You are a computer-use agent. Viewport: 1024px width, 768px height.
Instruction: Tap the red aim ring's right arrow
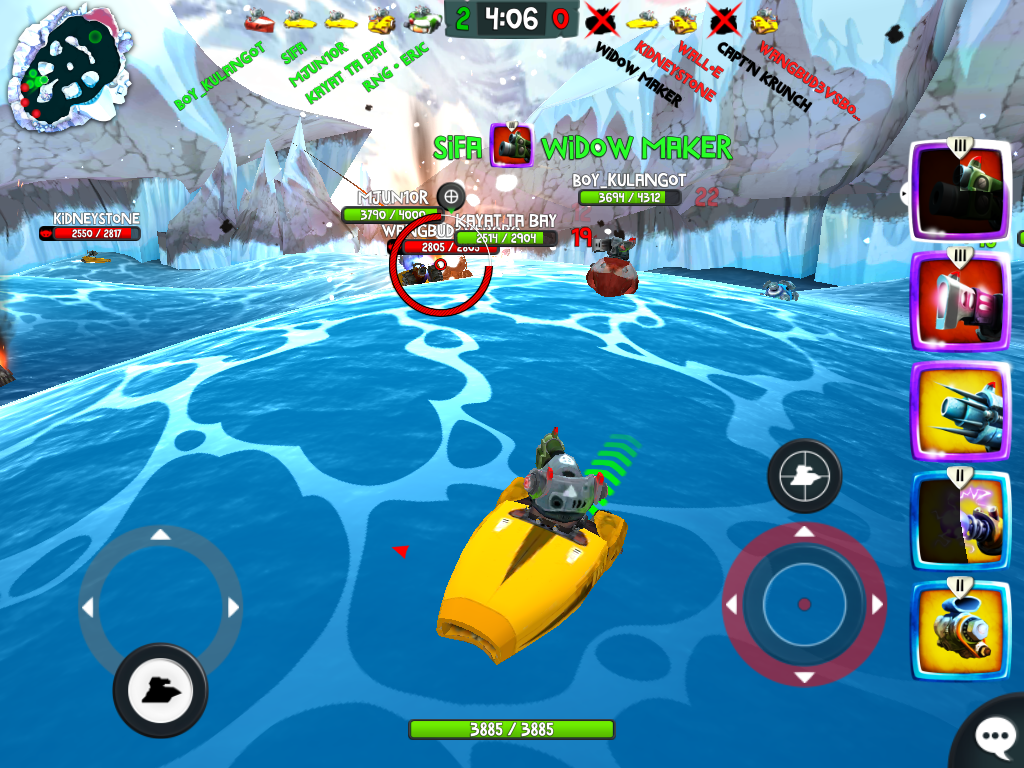tap(877, 605)
